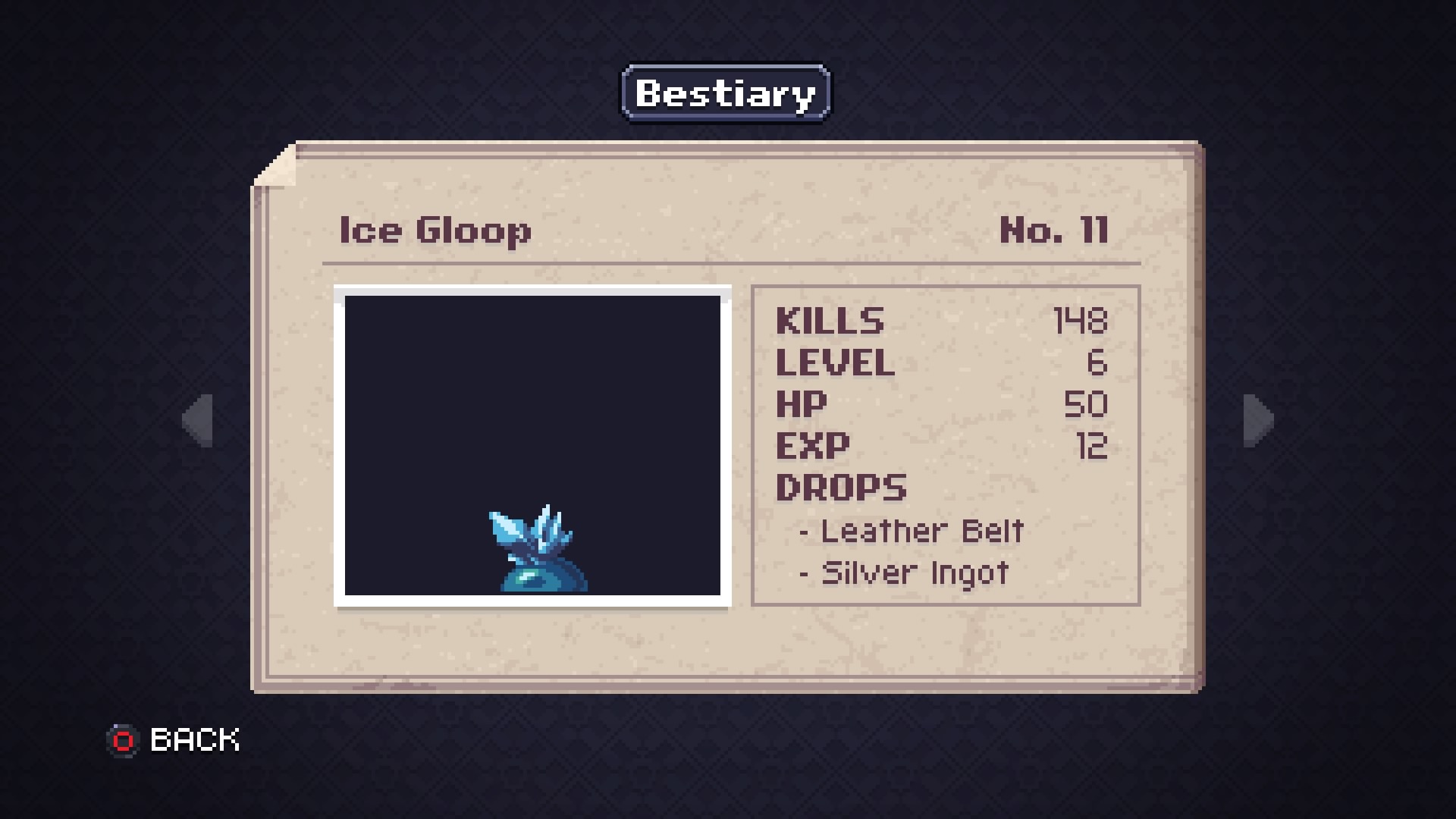Click the white-framed monster snapshot

coord(533,446)
